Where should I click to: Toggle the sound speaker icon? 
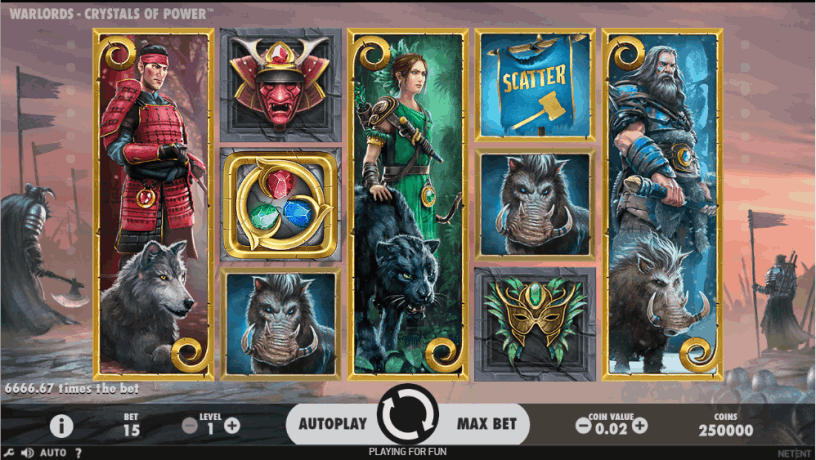(27, 453)
